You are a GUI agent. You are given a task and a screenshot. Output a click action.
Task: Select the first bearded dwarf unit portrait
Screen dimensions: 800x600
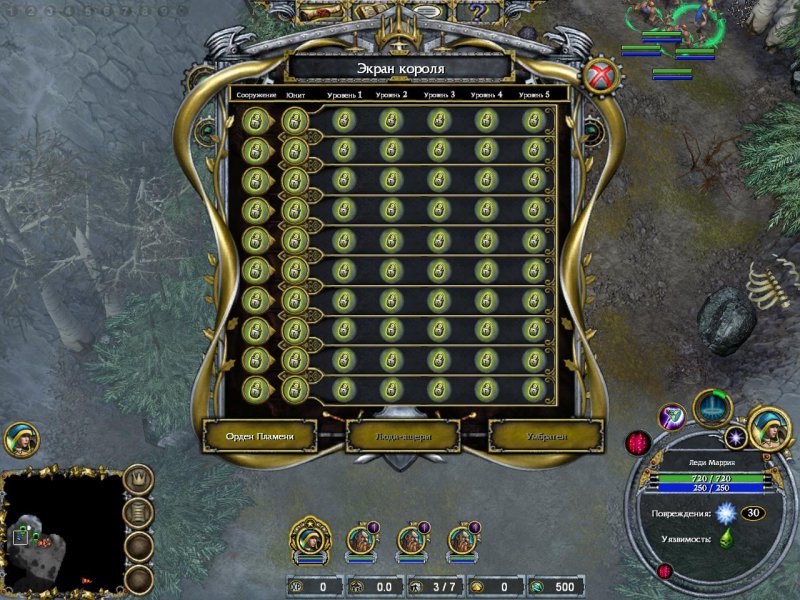click(361, 540)
